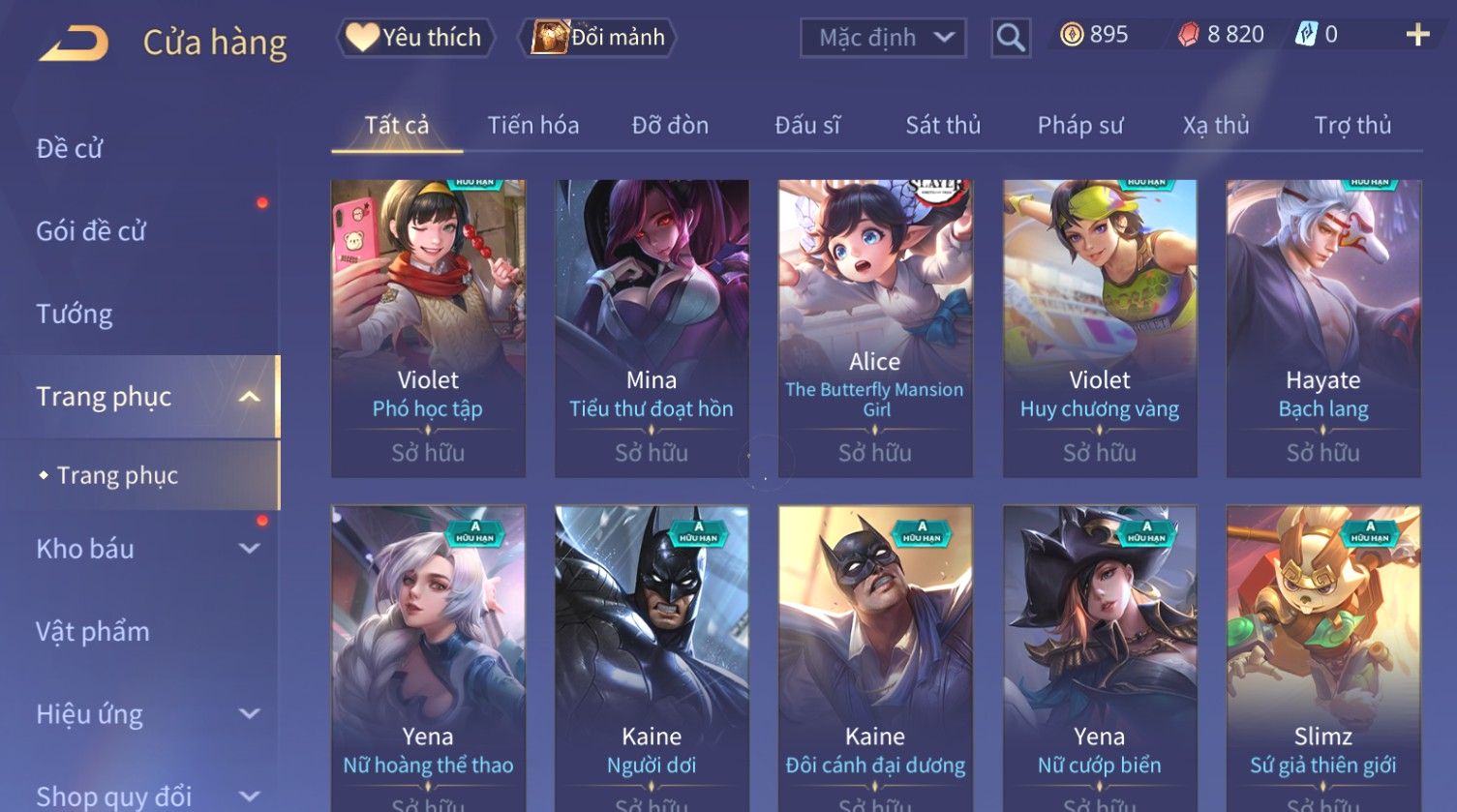Expand the Mặc định sort dropdown
This screenshot has height=812, width=1457.
click(883, 38)
